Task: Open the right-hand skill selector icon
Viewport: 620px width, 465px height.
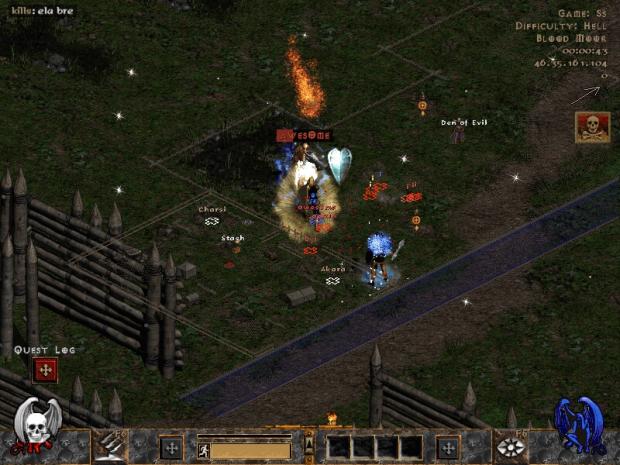Action: point(510,447)
